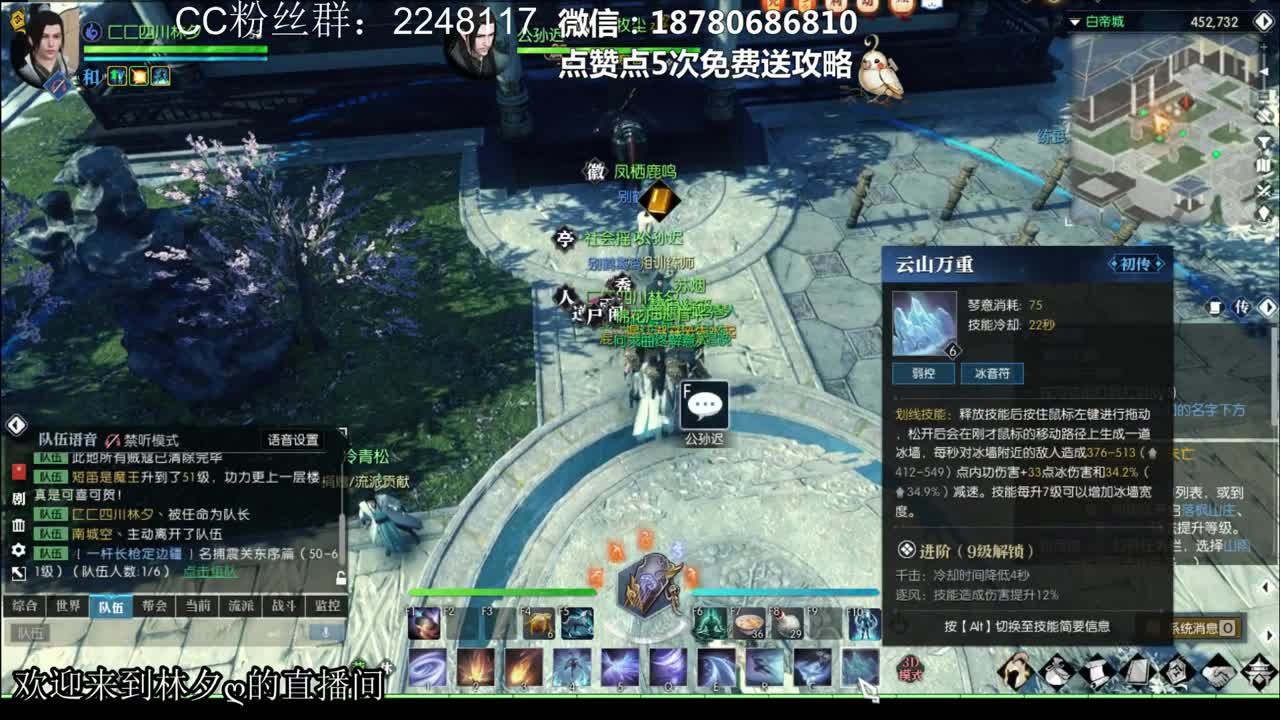The width and height of the screenshot is (1280, 720).
Task: Open 语音设置 in the team voice panel
Action: (292, 440)
